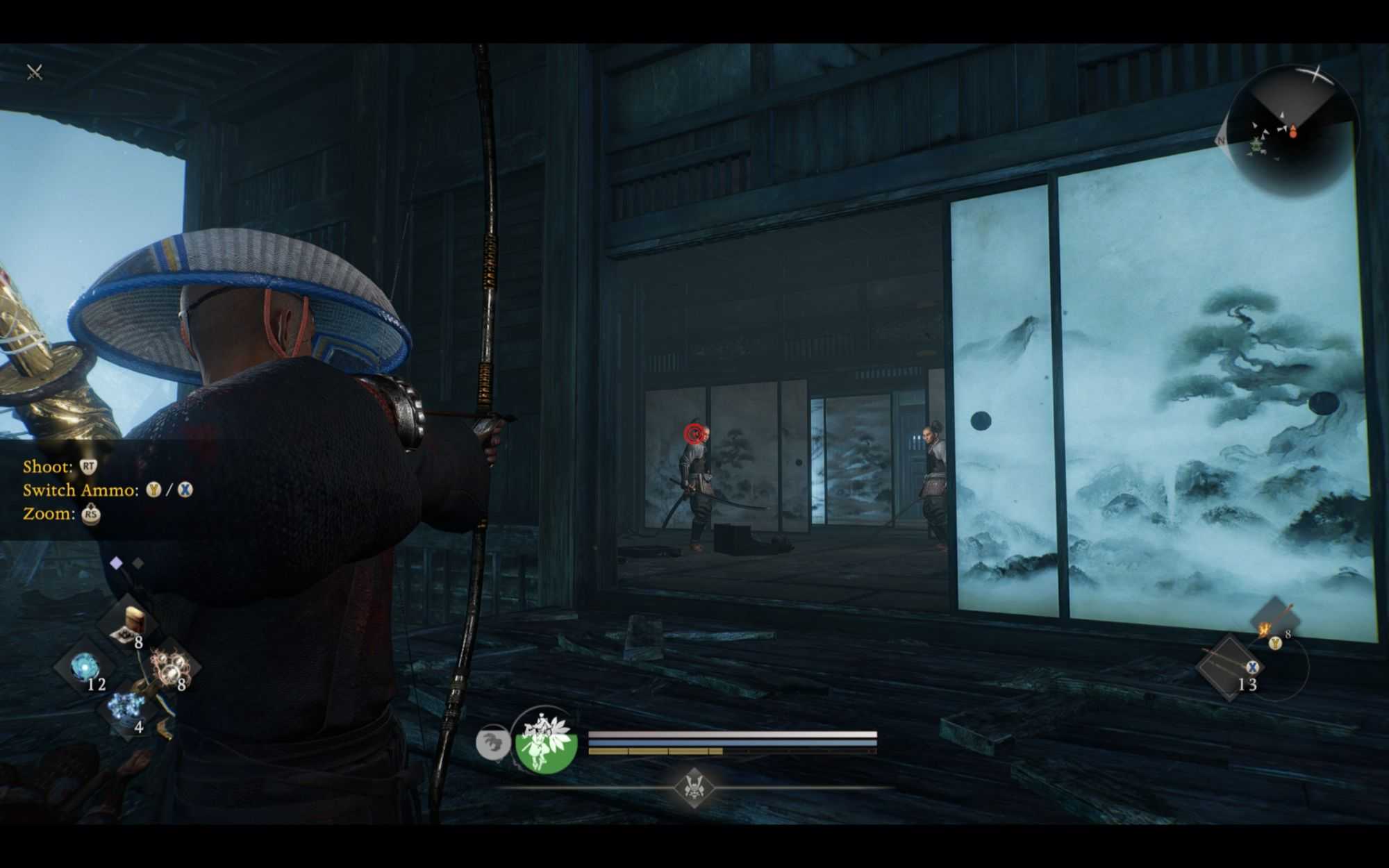Click the grey claw spirit icon

click(492, 742)
